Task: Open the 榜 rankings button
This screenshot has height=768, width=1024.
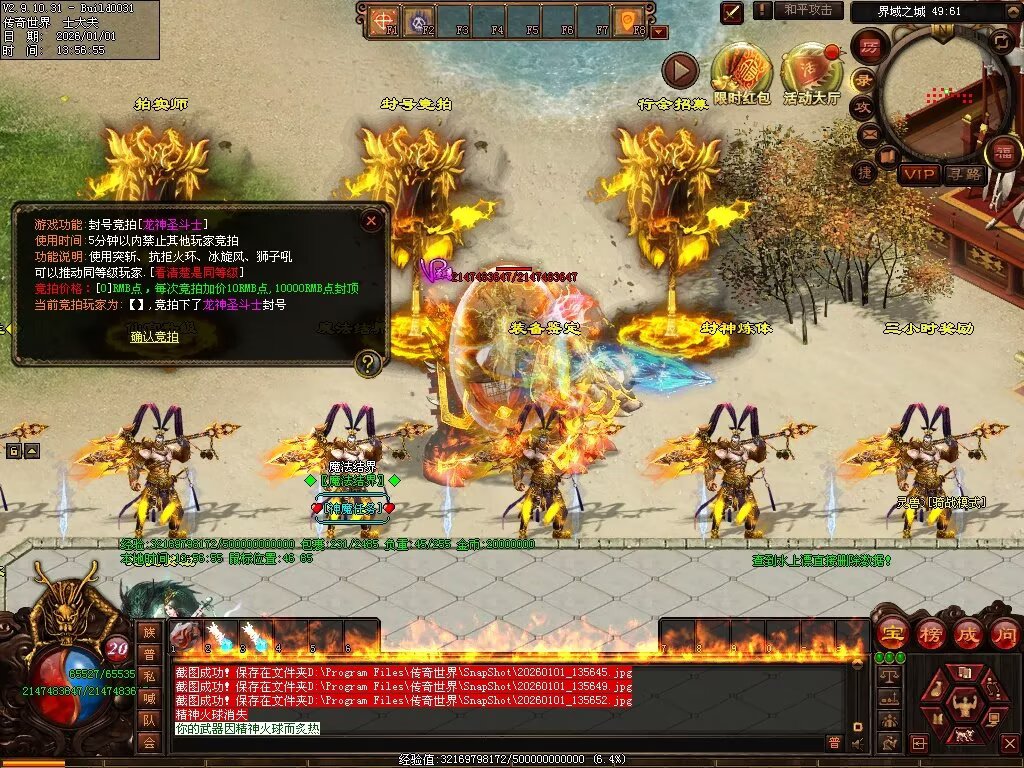Action: (x=931, y=633)
